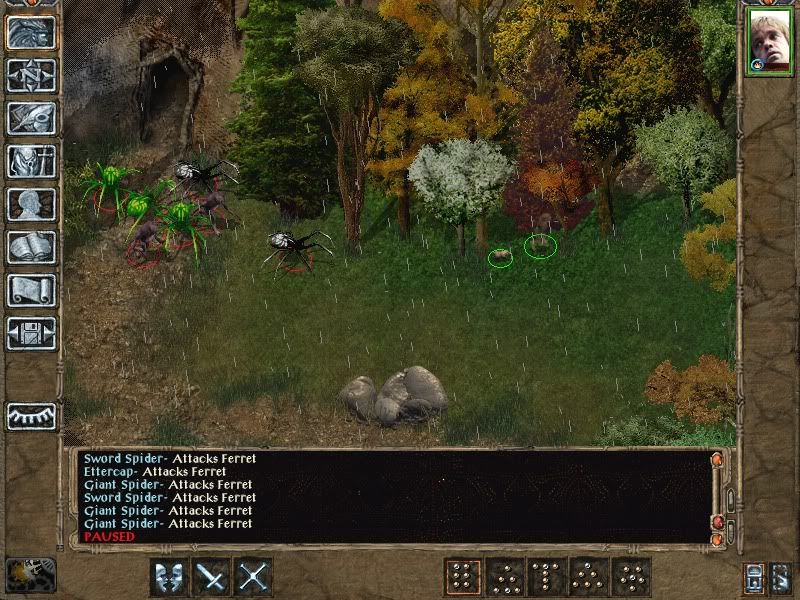Activate the Guard shield action button
Viewport: 800px width, 600px height.
(169, 577)
